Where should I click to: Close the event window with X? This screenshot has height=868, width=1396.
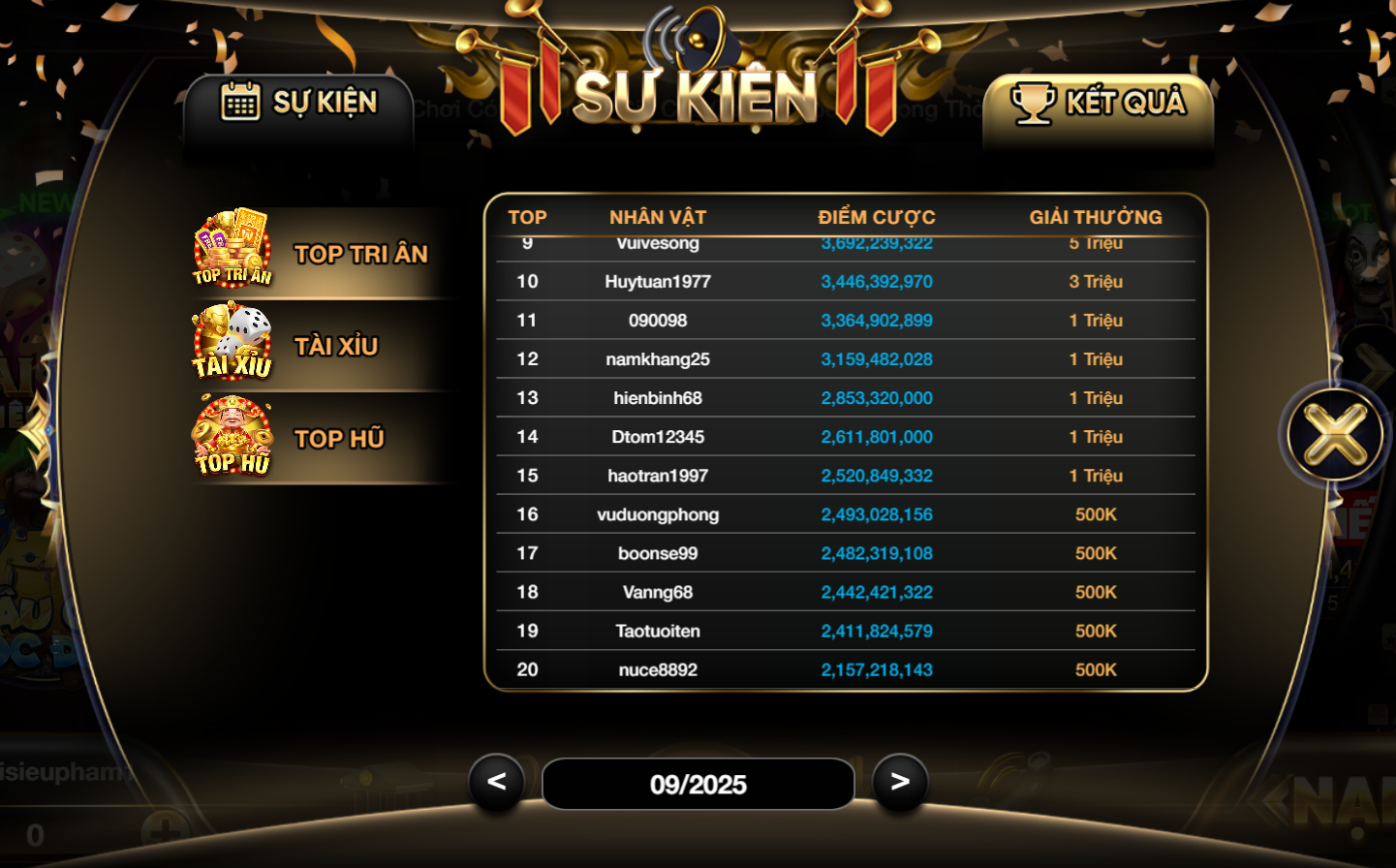click(1335, 435)
